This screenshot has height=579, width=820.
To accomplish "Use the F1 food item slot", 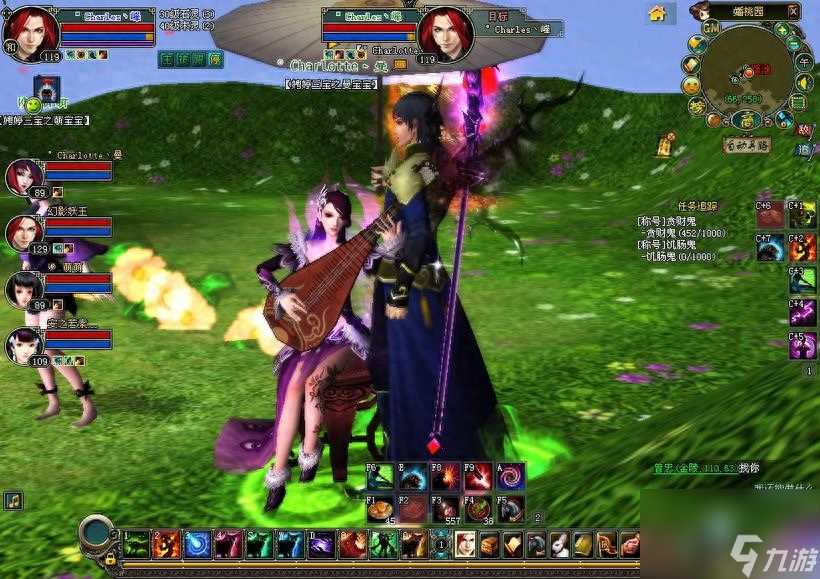I will coord(378,510).
